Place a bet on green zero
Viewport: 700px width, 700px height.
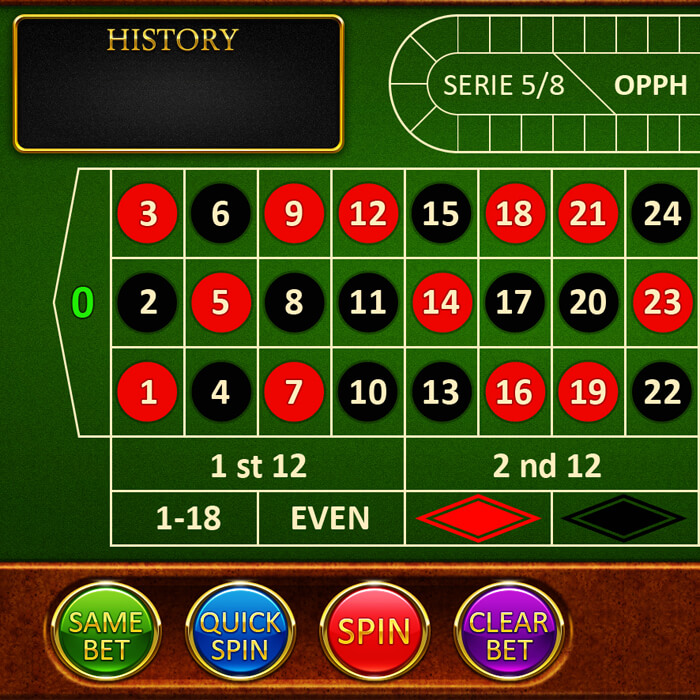[x=83, y=302]
